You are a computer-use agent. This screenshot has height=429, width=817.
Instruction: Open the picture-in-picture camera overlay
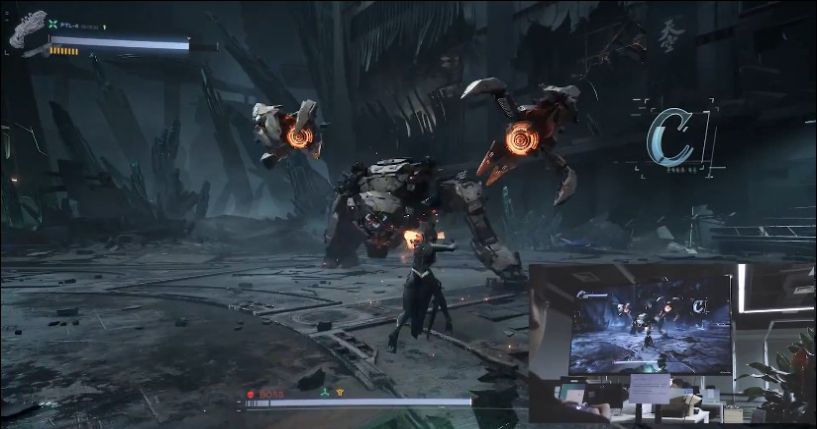[x=672, y=345]
